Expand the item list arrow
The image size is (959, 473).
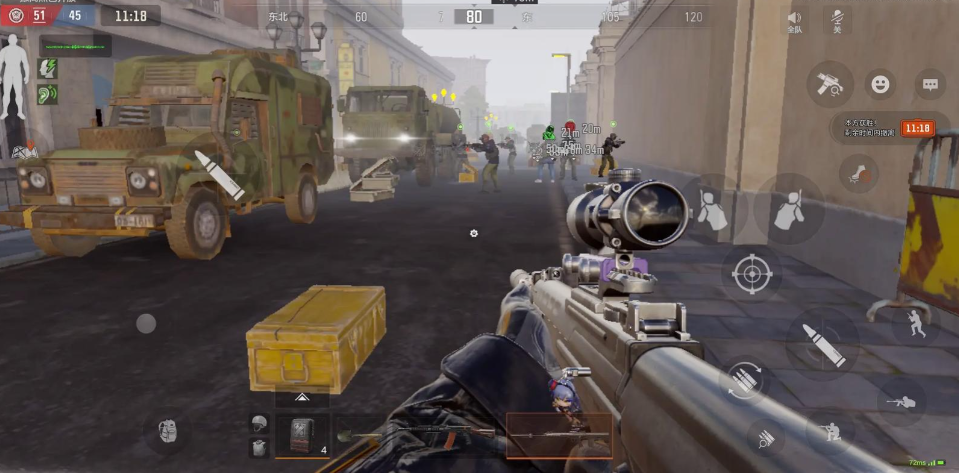coord(302,398)
